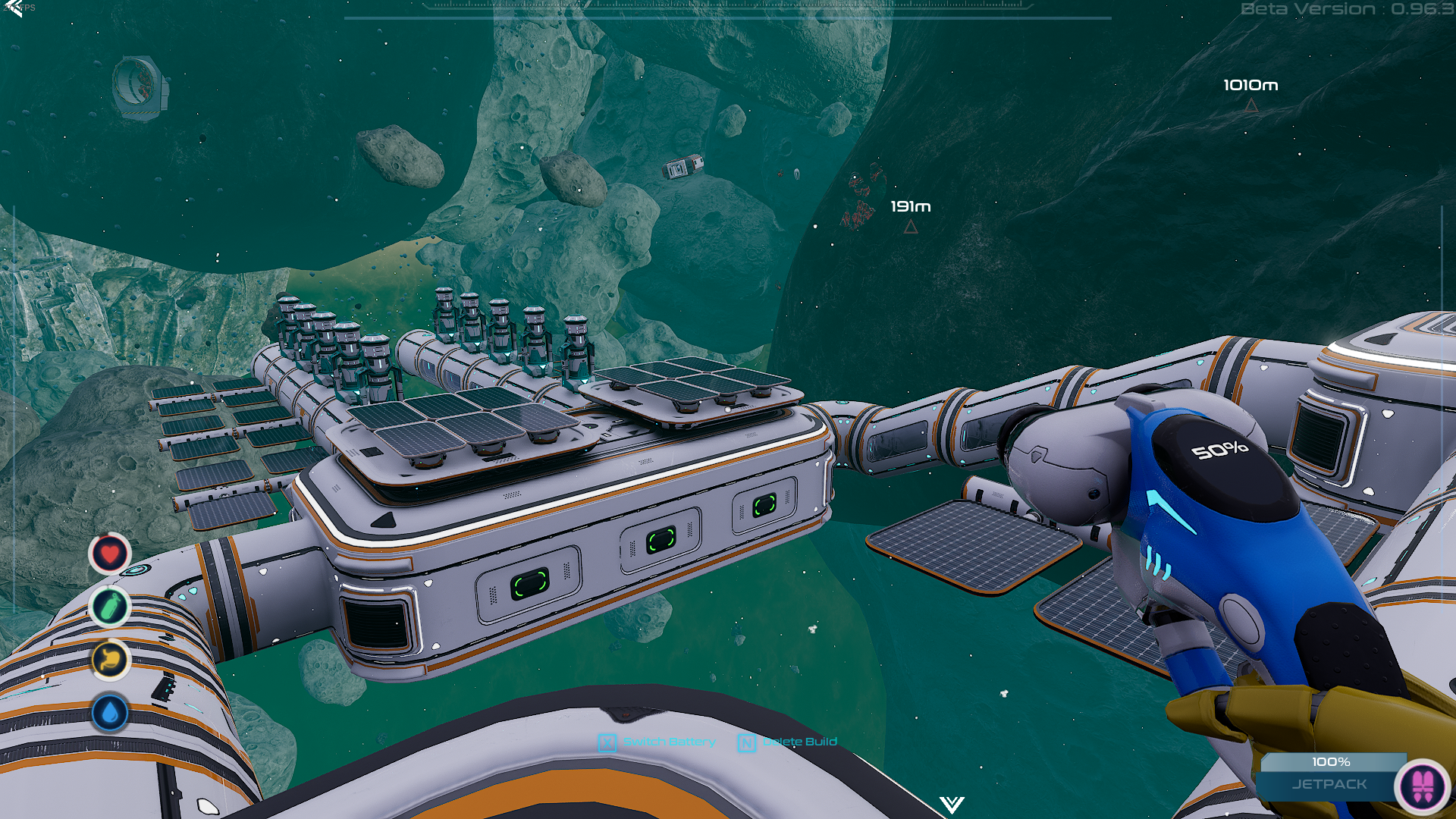This screenshot has width=1456, height=819.
Task: Click the red heart health icon
Action: point(110,554)
